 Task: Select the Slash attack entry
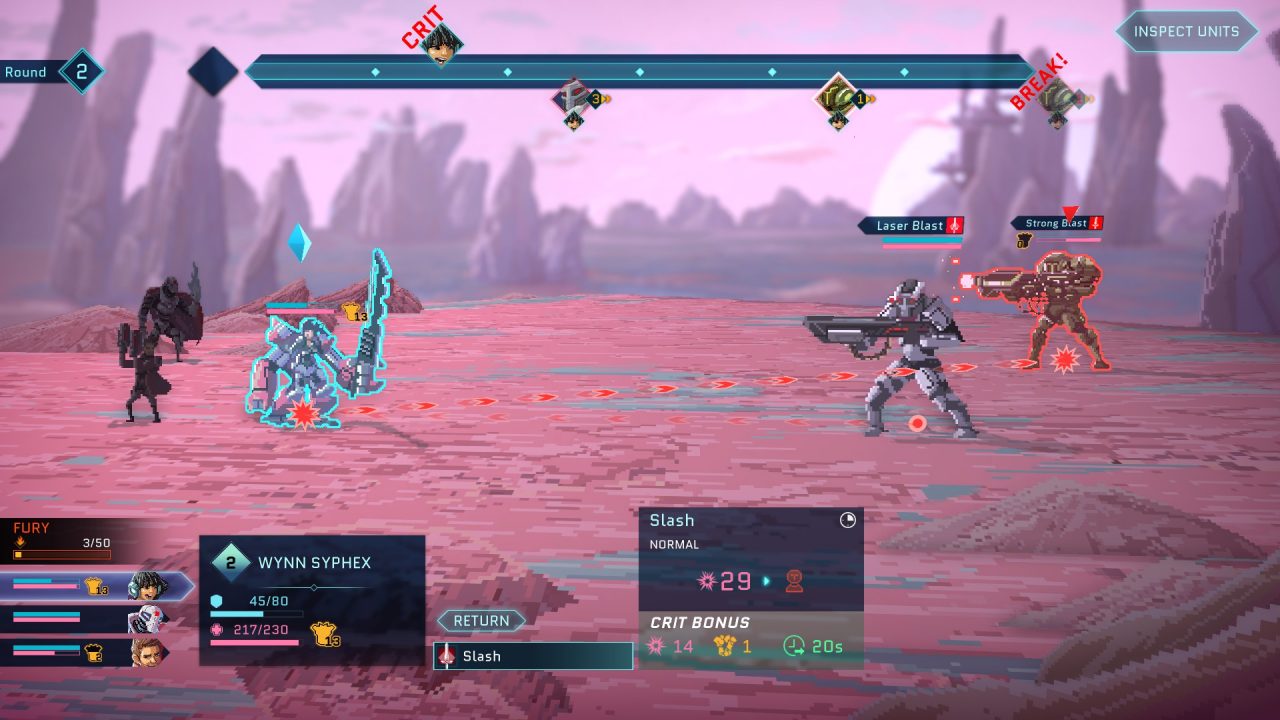pos(533,656)
